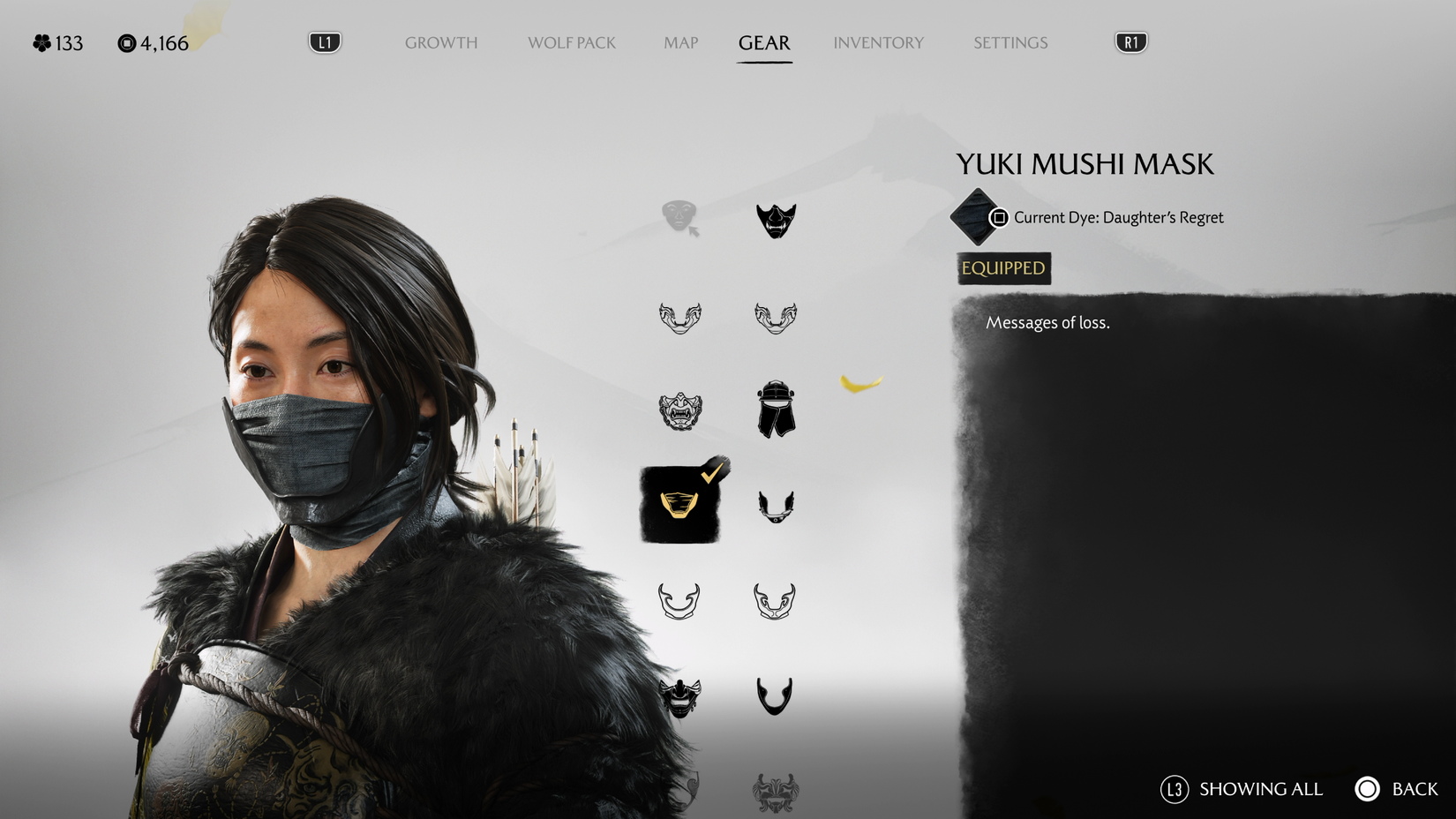Select the winged strap mask beside the equipped one
This screenshot has height=819, width=1456.
(x=775, y=506)
